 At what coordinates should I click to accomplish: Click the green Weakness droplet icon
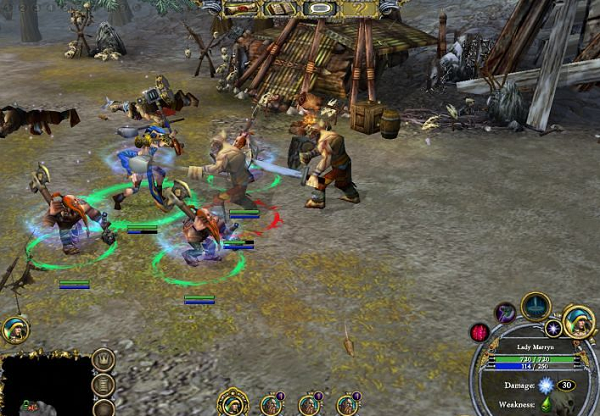click(x=546, y=404)
